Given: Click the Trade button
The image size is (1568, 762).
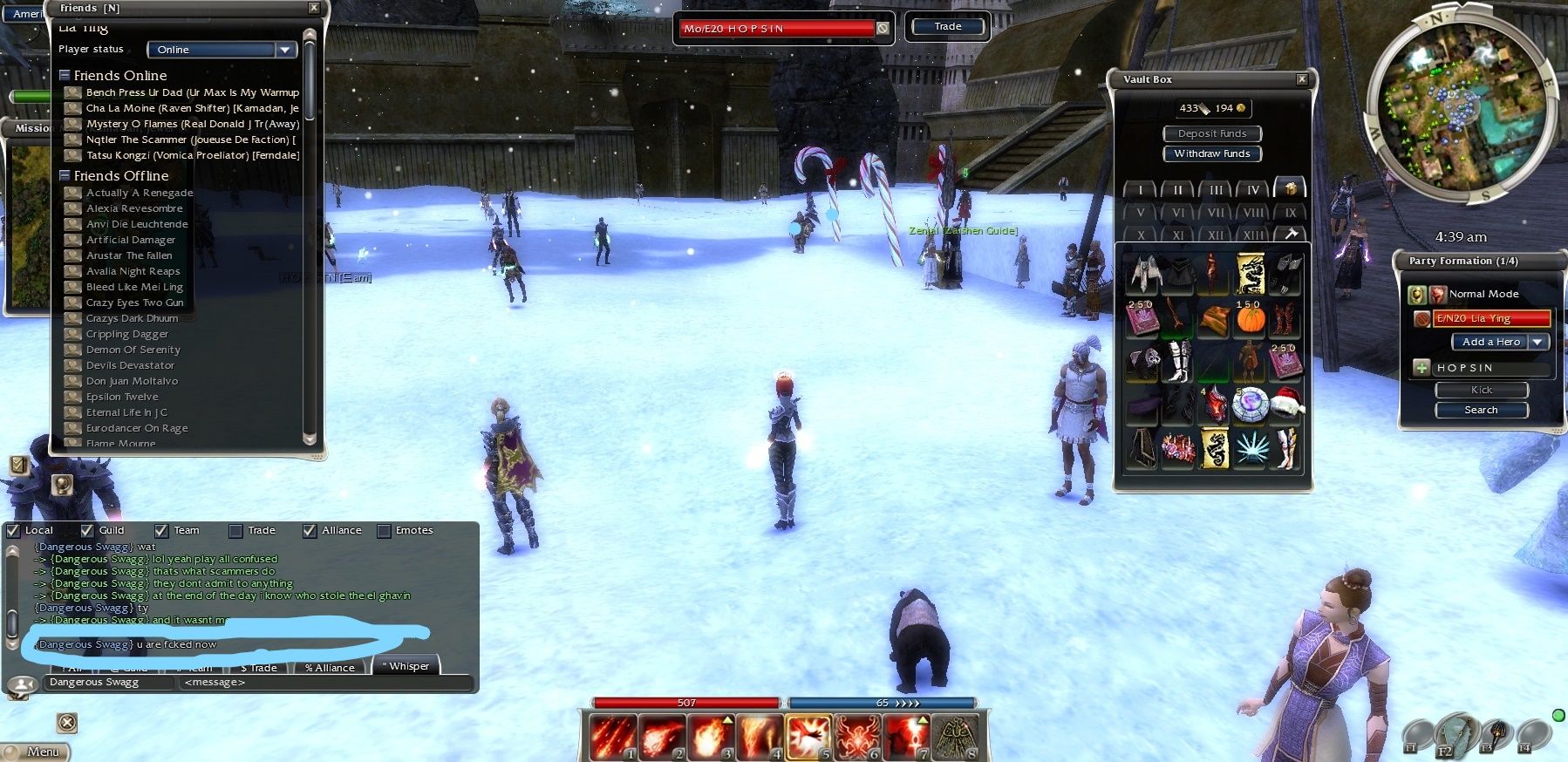Looking at the screenshot, I should pyautogui.click(x=947, y=27).
